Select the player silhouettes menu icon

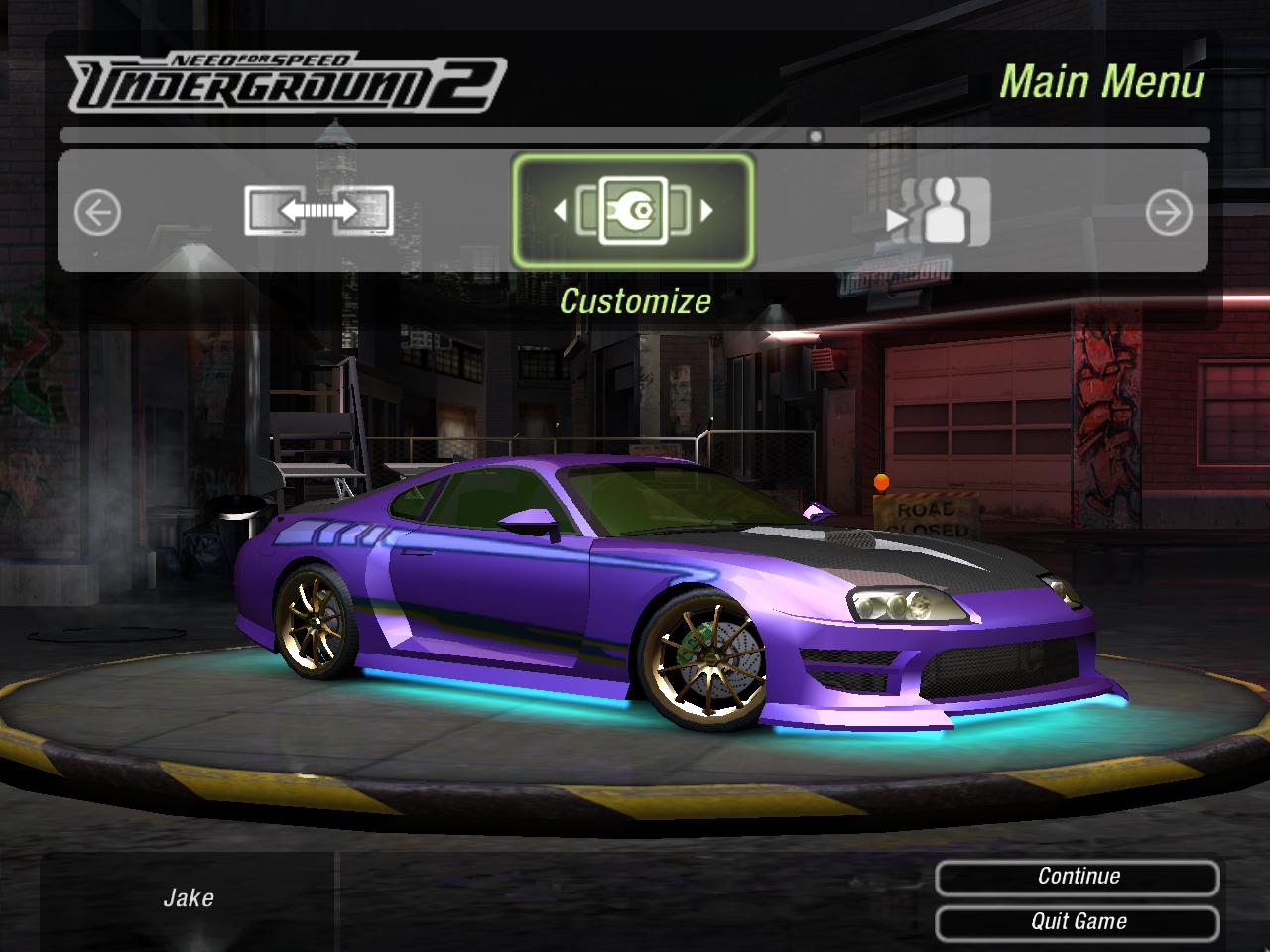(939, 211)
